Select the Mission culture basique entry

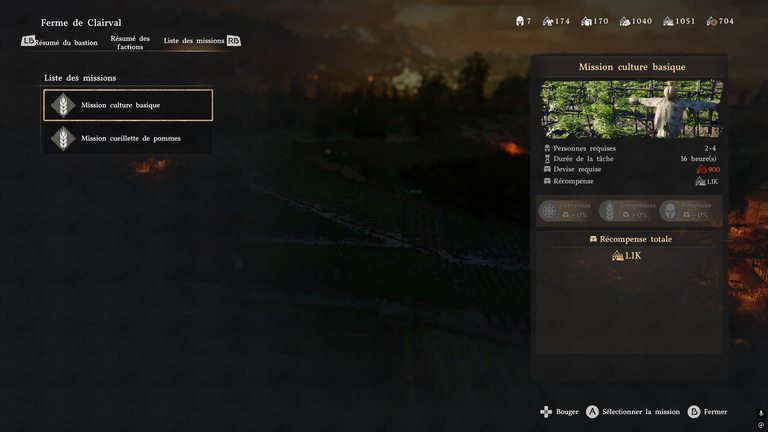pos(128,105)
